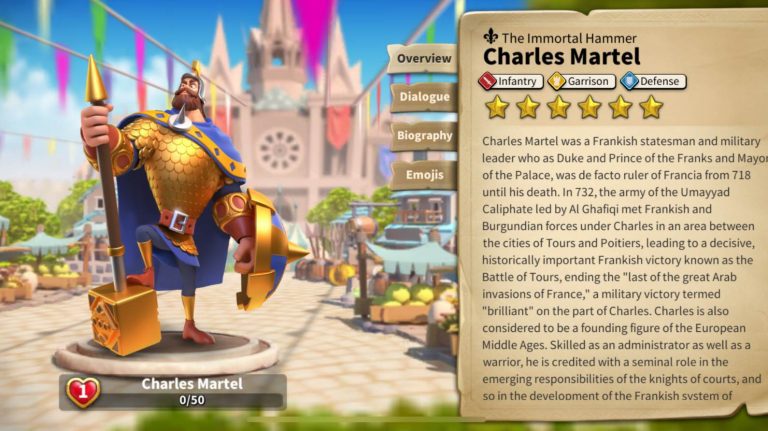Click the red heart level badge

pos(82,391)
